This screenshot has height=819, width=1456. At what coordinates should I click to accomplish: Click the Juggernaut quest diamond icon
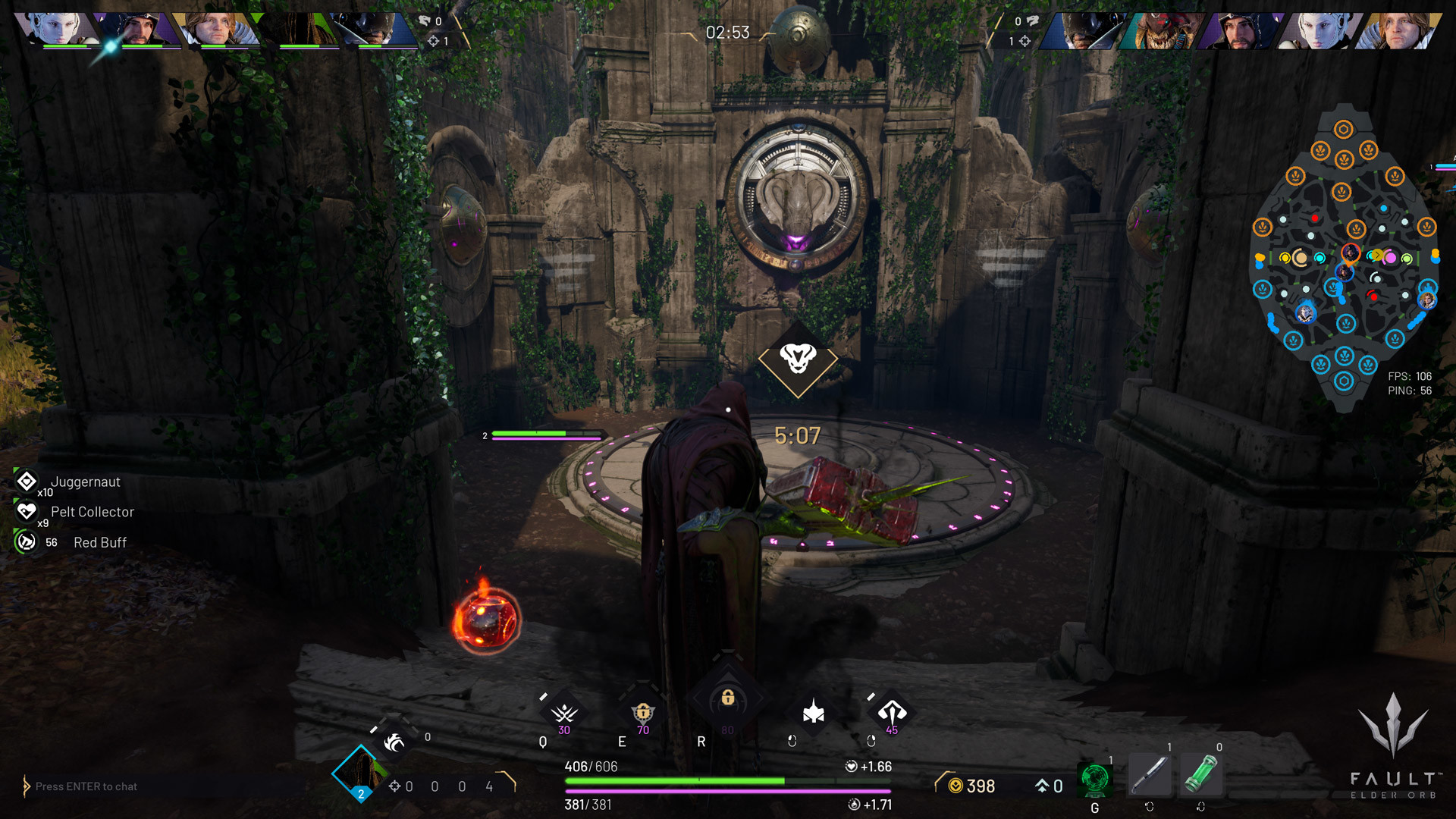coord(27,480)
